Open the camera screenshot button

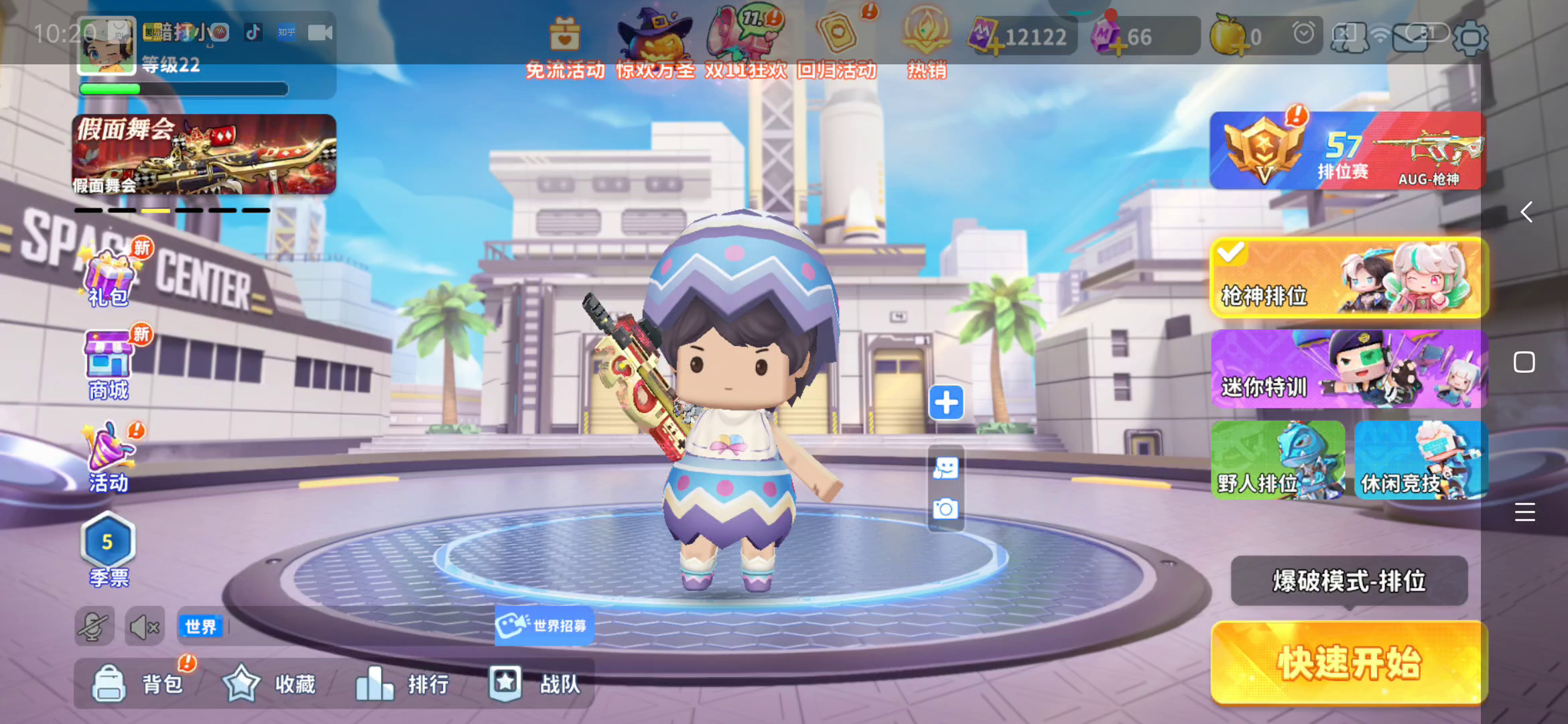click(x=945, y=509)
